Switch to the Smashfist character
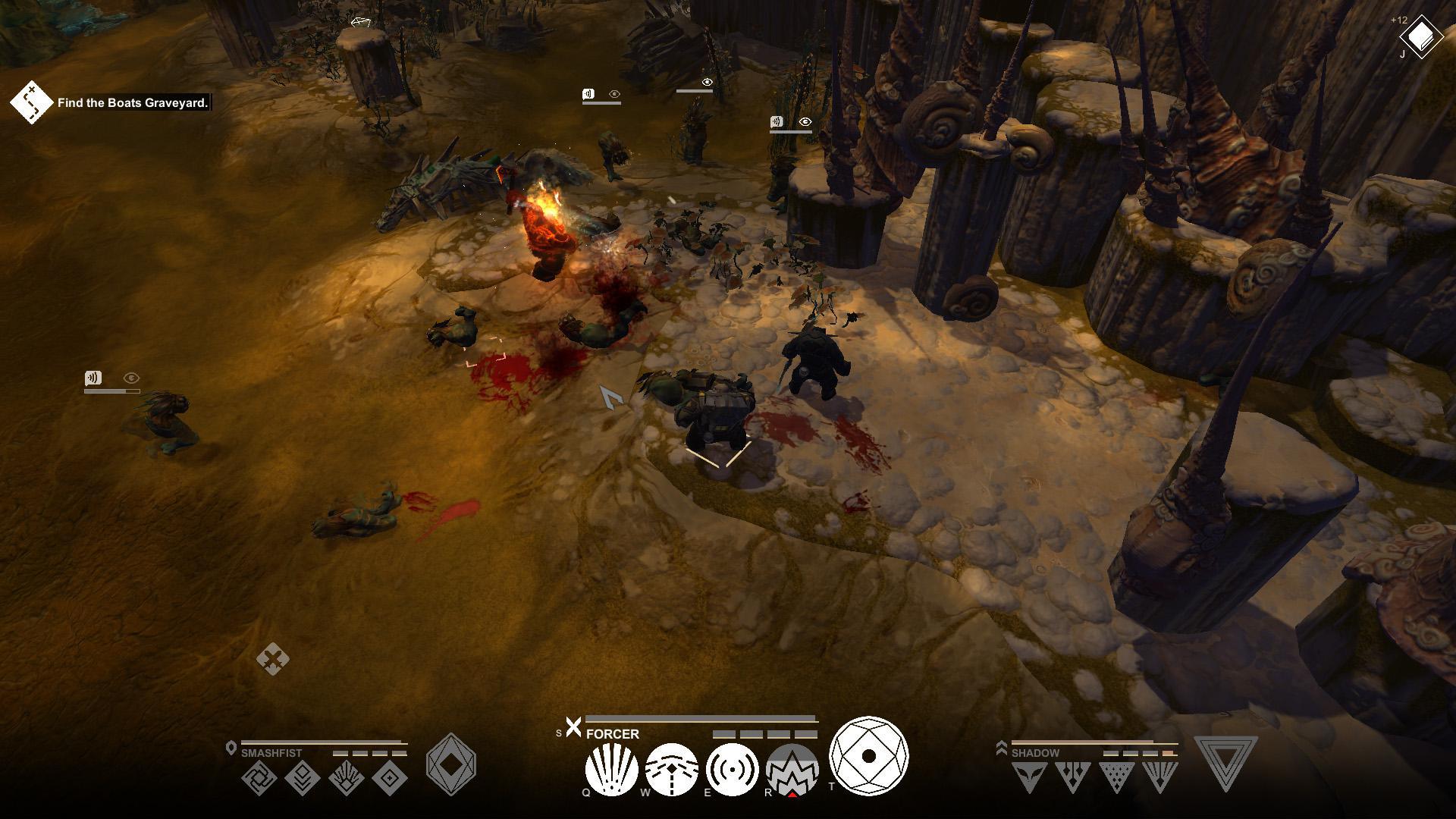The height and width of the screenshot is (819, 1456). [271, 753]
